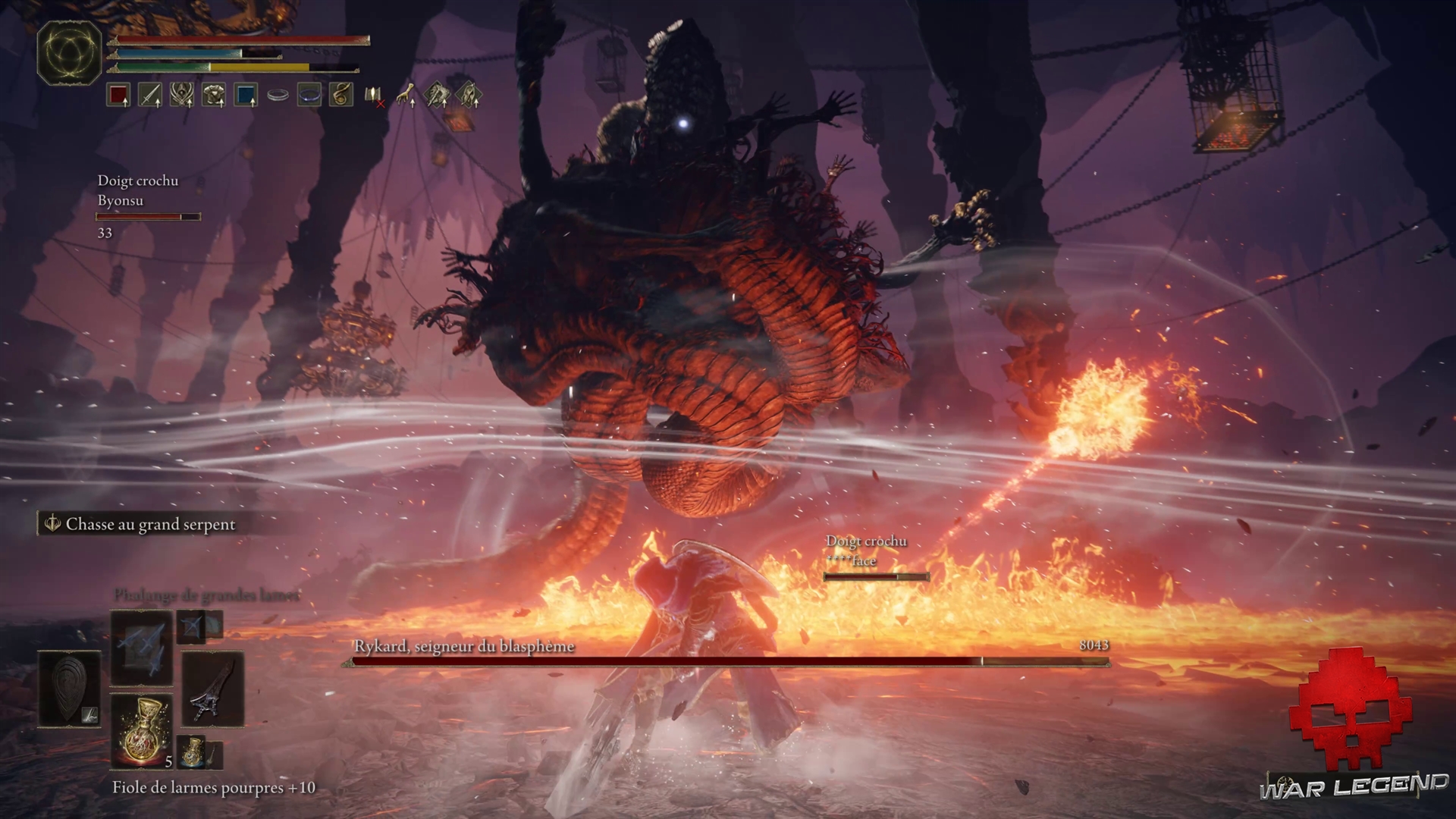Screen dimensions: 1456x819
Task: Click the chest armor buff icon
Action: (214, 95)
